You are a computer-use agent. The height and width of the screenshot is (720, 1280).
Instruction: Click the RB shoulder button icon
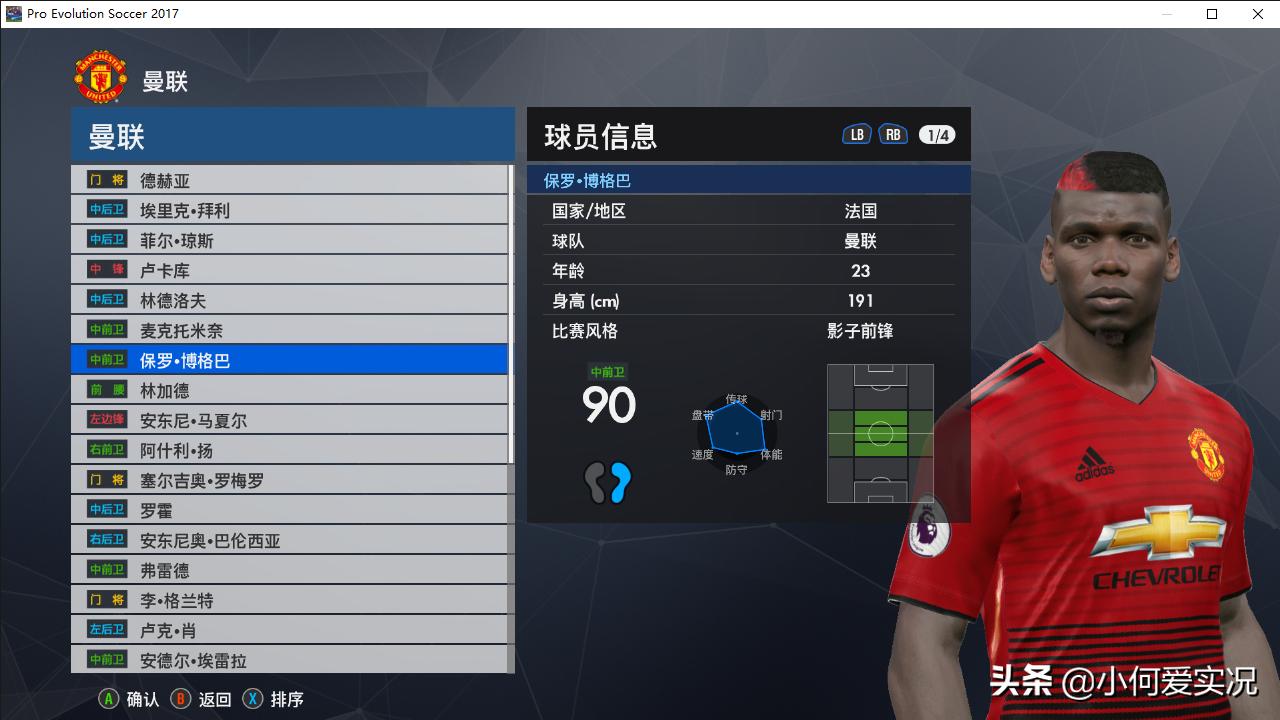(893, 132)
